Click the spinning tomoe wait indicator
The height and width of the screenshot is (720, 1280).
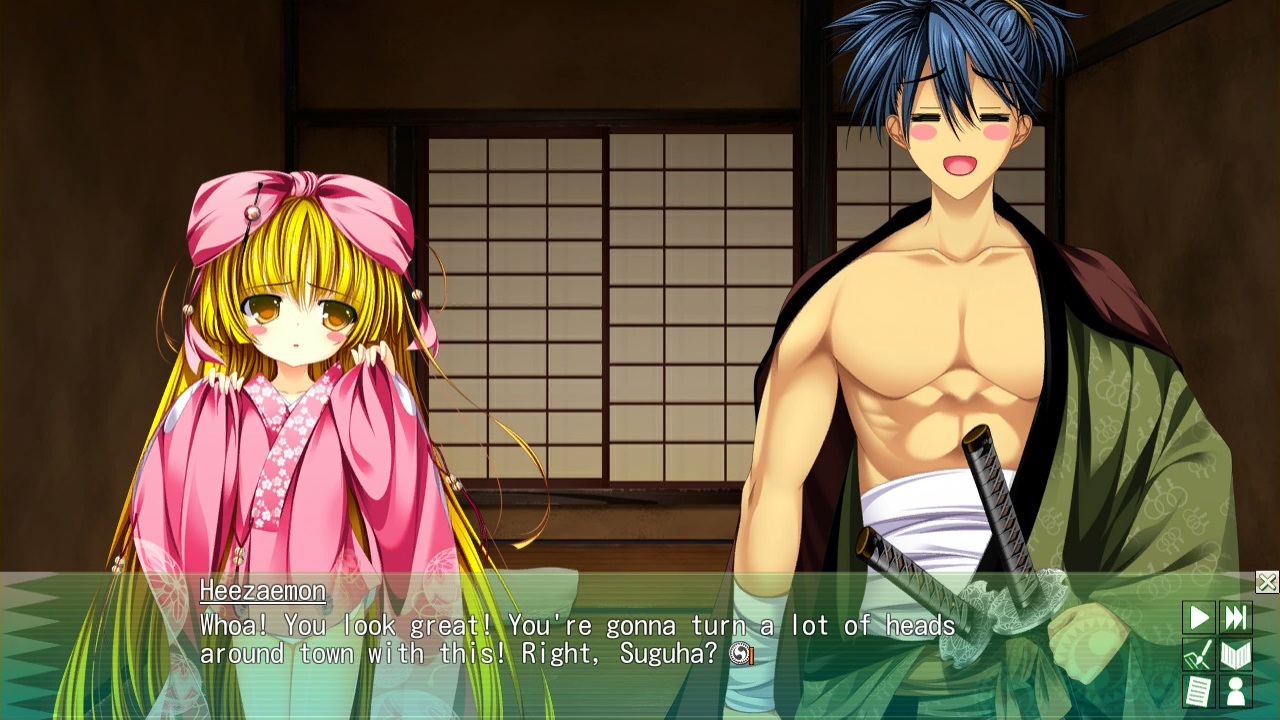pos(740,653)
